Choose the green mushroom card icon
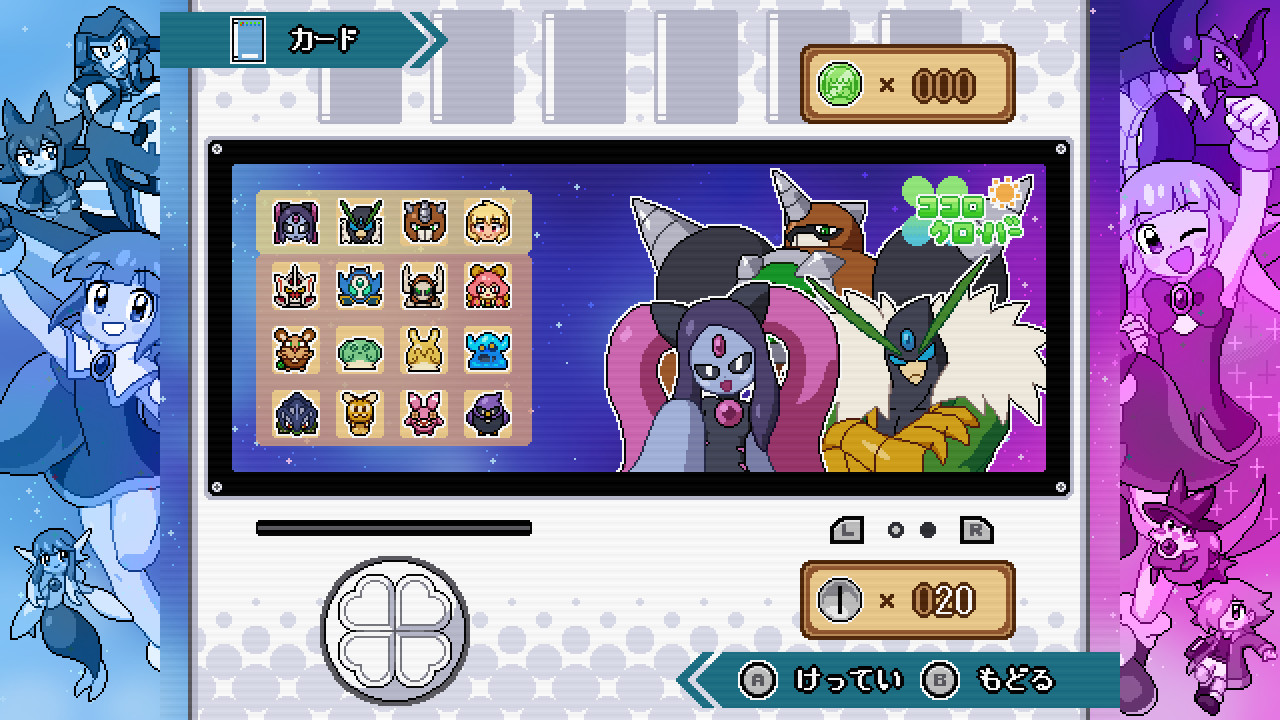The height and width of the screenshot is (720, 1280). 360,350
